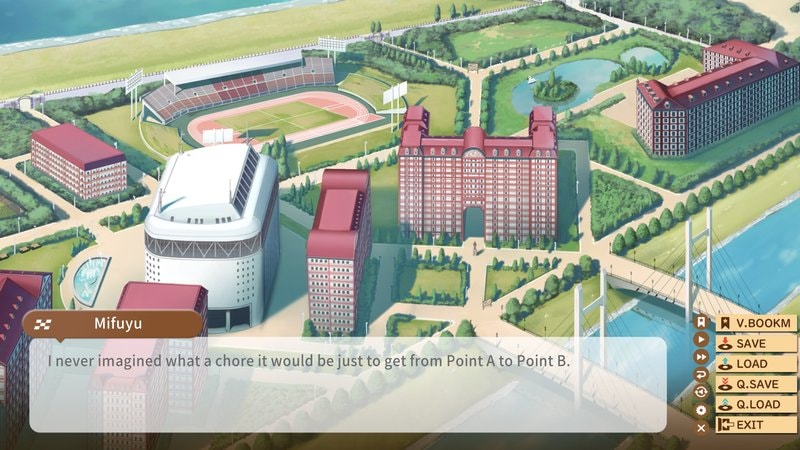Hide the interface with the X icon
800x450 pixels.
click(701, 427)
